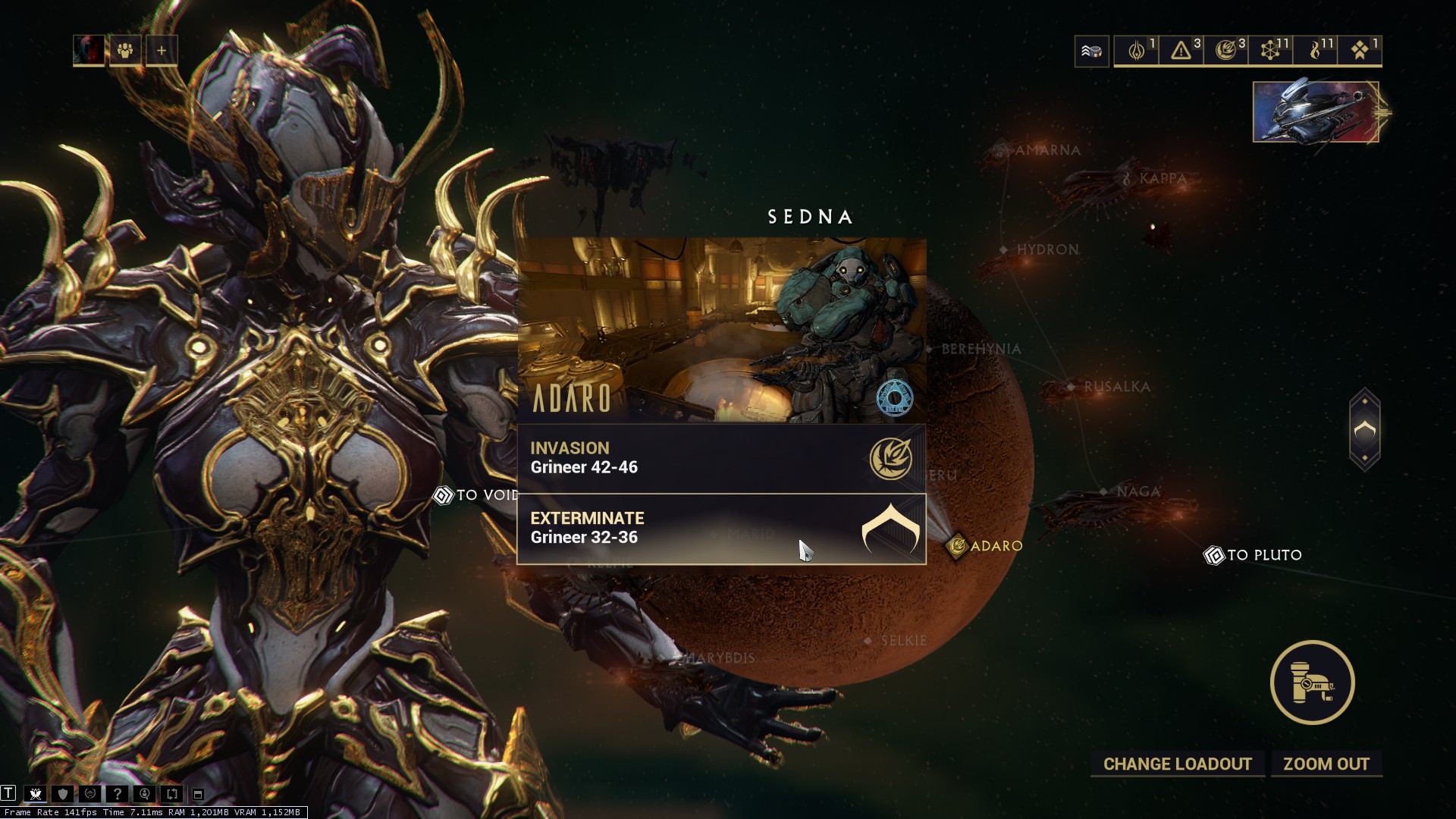Open the Change Loadout screen
Viewport: 1456px width, 819px height.
point(1177,764)
